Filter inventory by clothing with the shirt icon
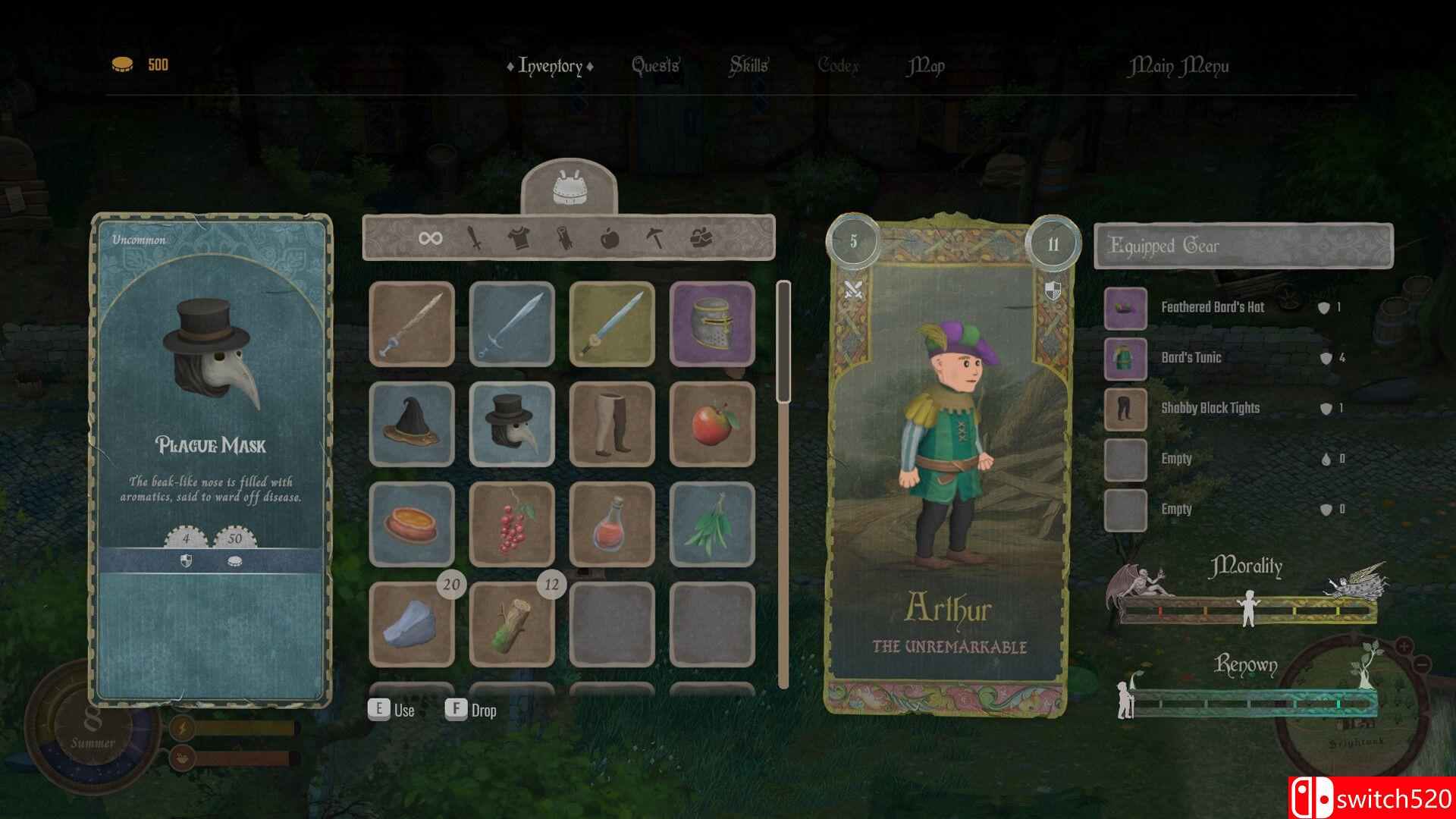Screen dimensions: 1456x819 pos(519,237)
